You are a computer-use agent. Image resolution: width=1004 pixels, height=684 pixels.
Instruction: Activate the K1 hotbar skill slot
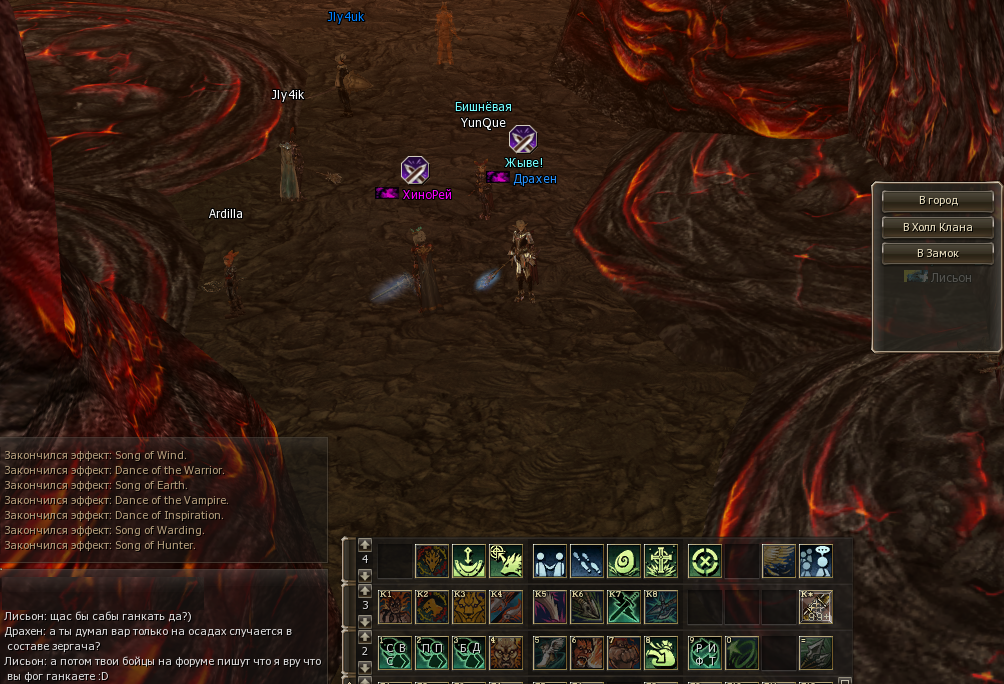(395, 607)
